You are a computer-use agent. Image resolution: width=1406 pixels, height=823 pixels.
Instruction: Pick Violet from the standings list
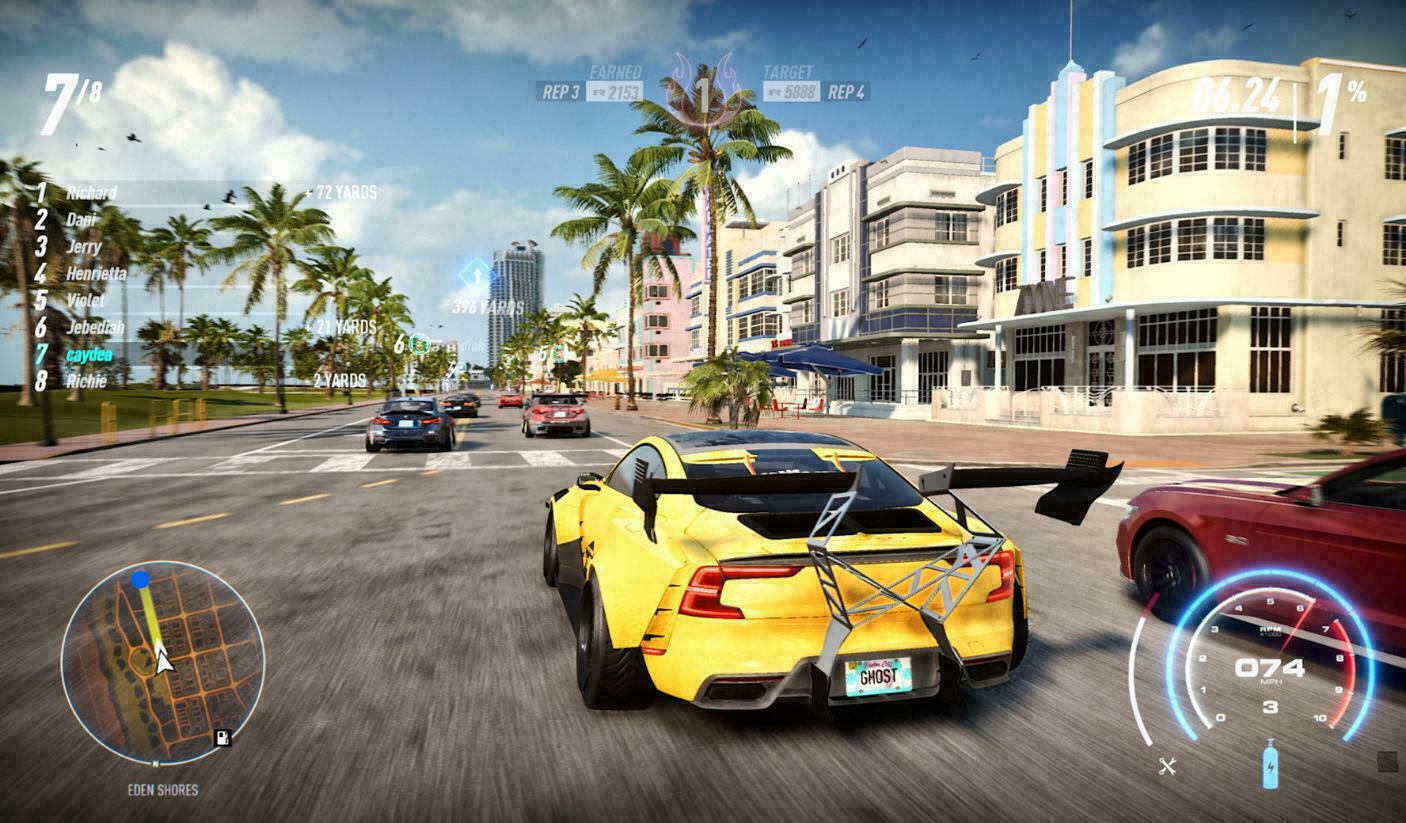pos(86,300)
